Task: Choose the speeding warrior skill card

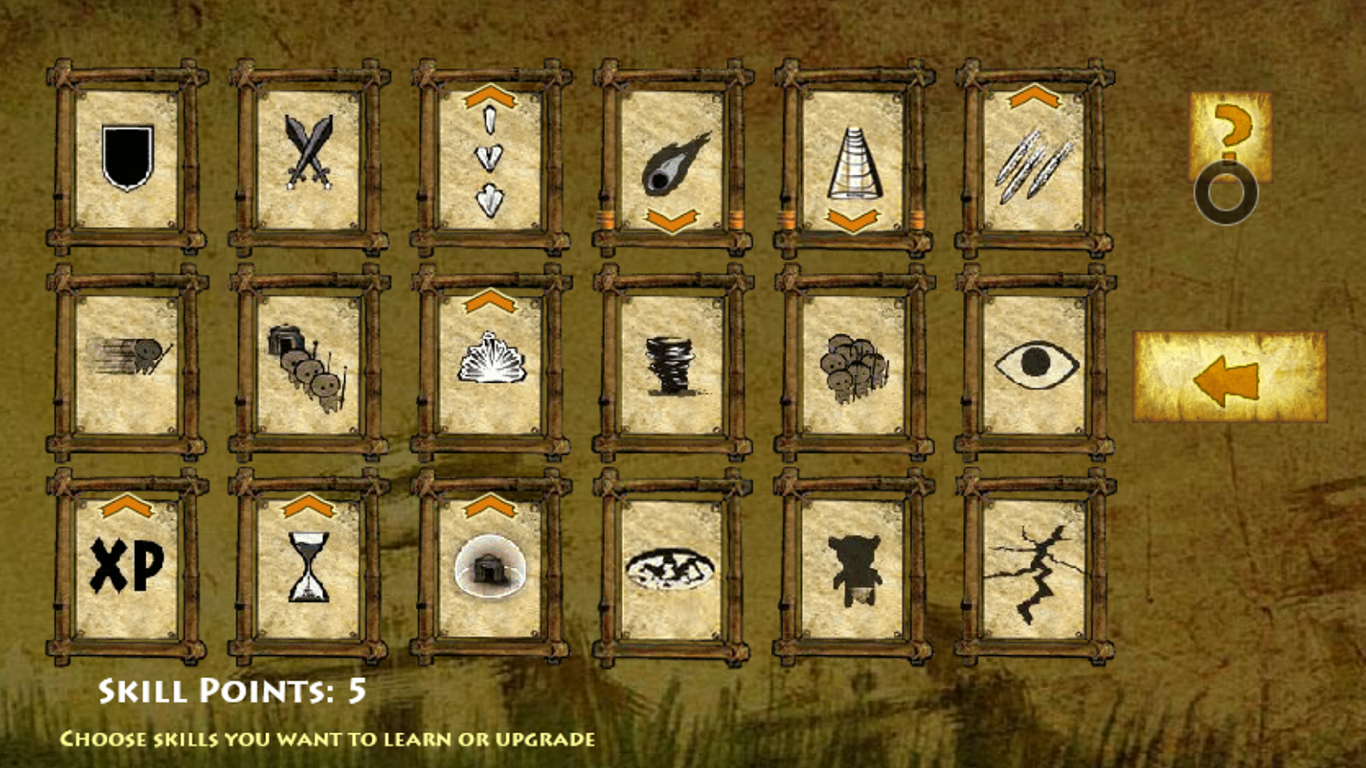Action: click(x=127, y=362)
